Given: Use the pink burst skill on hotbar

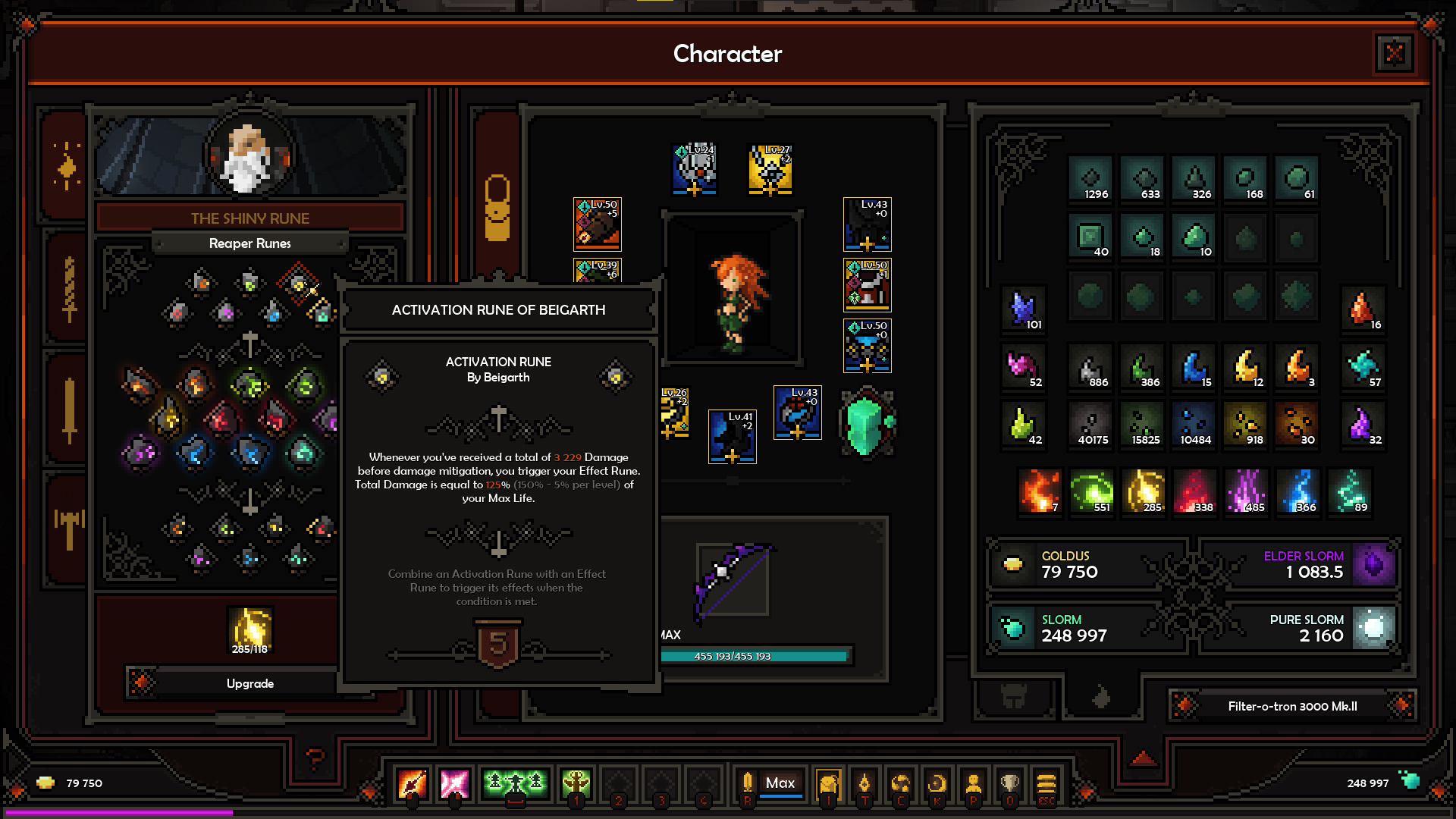Looking at the screenshot, I should (454, 783).
